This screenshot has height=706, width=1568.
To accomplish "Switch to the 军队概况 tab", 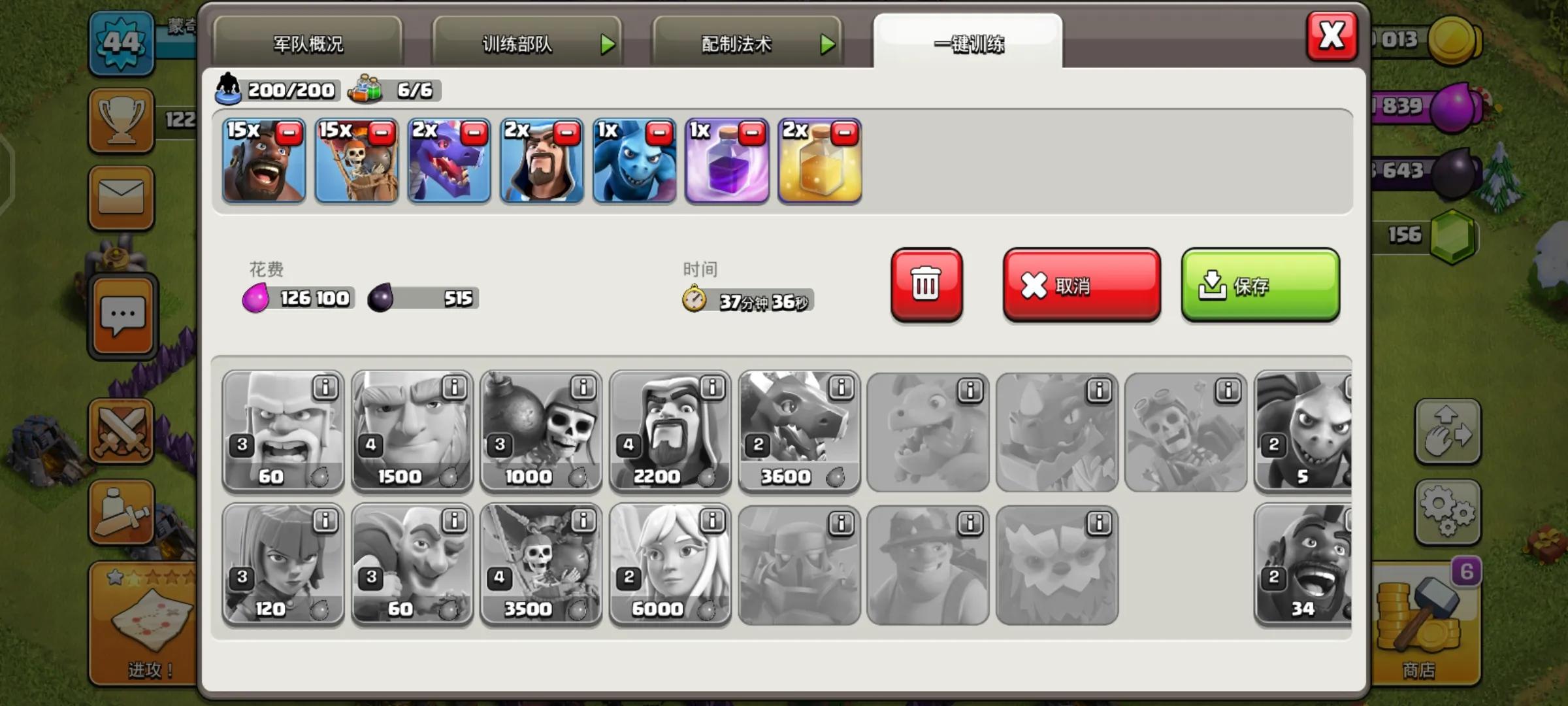I will pos(308,44).
